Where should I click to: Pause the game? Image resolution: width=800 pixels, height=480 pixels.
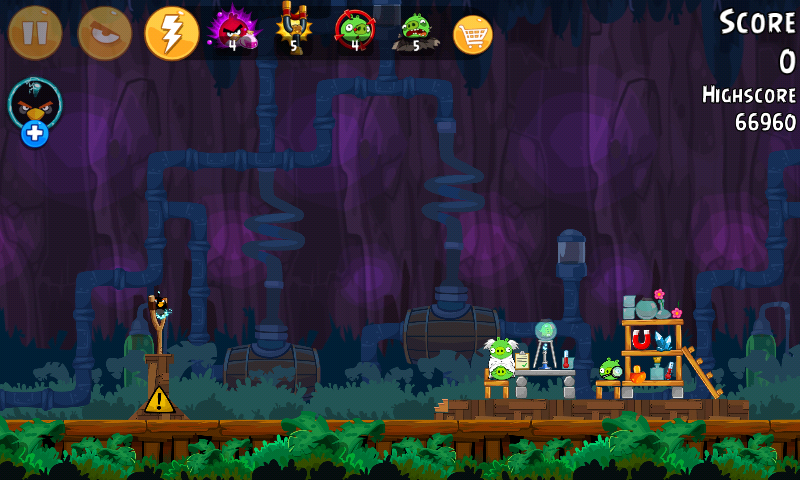35,33
